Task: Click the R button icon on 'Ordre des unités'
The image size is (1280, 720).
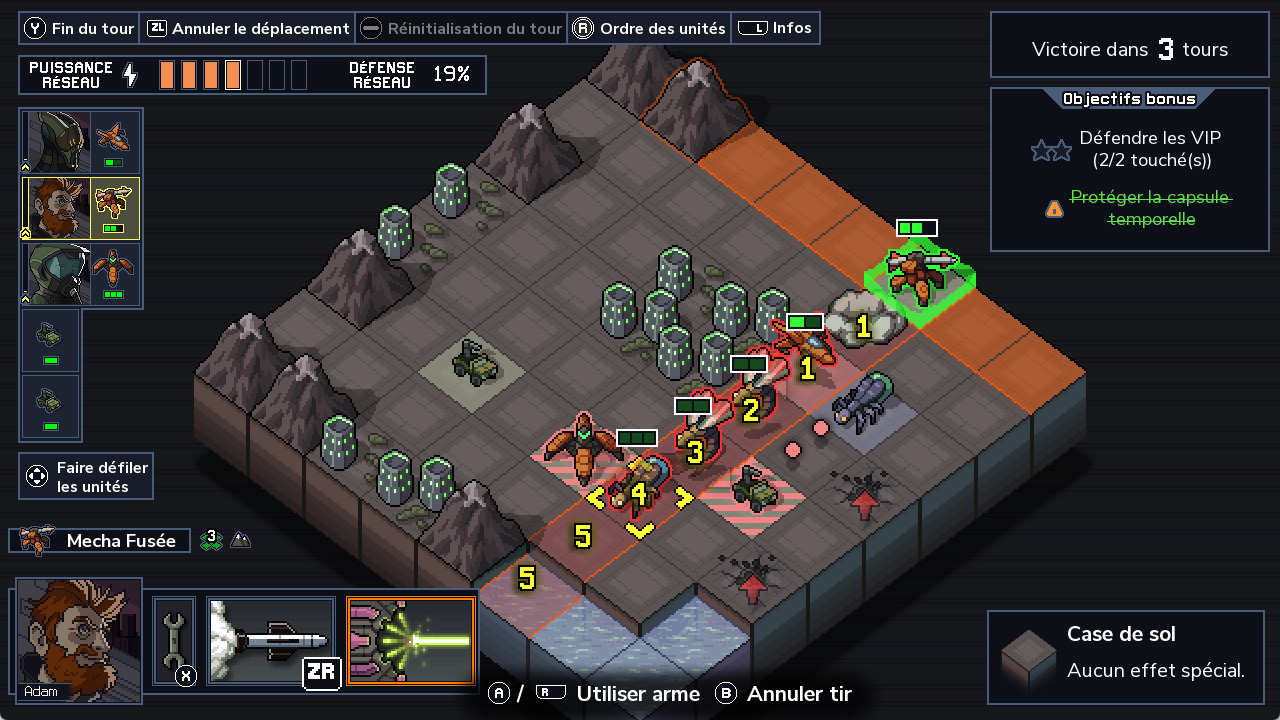Action: pyautogui.click(x=584, y=28)
